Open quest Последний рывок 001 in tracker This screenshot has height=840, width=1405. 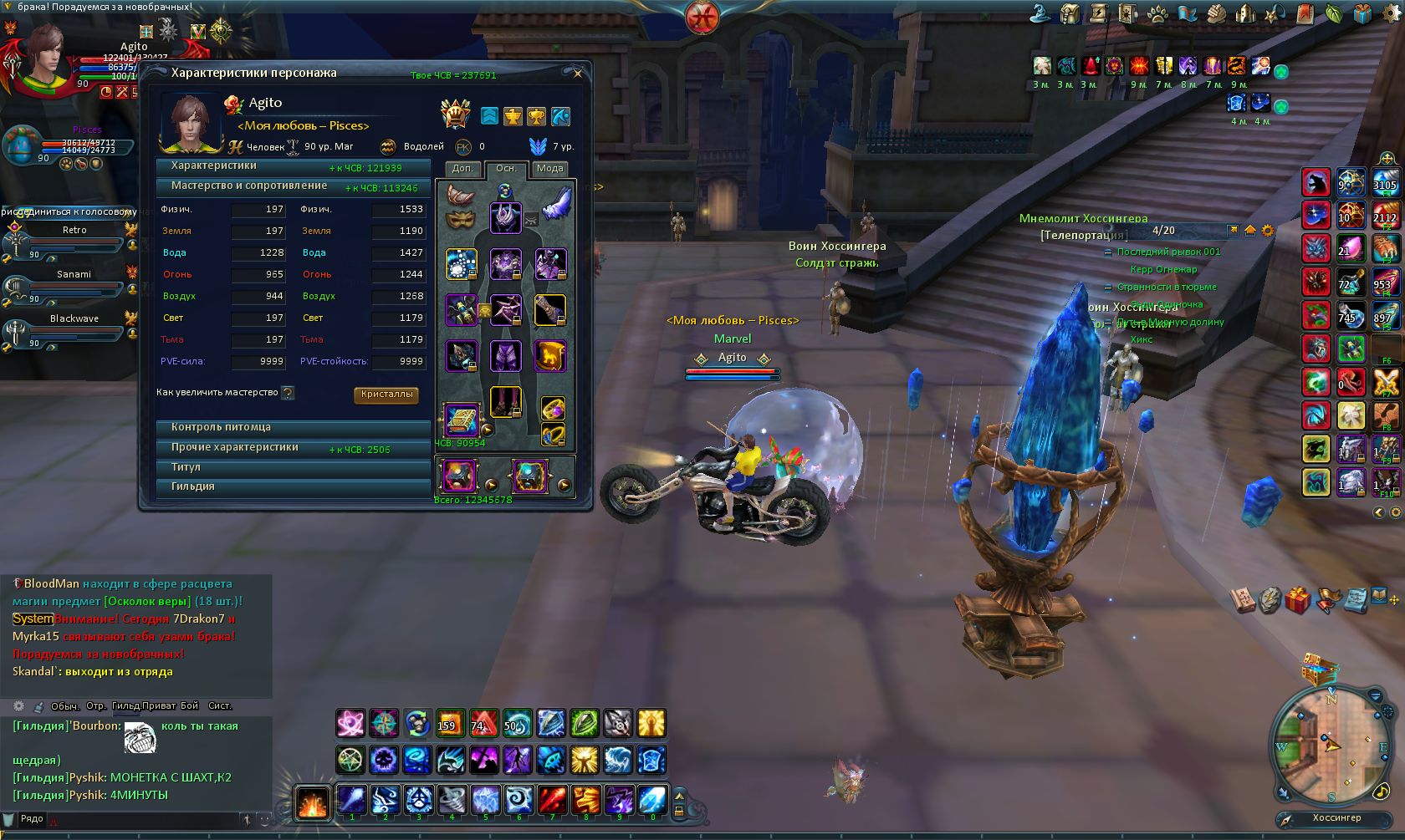point(1168,252)
